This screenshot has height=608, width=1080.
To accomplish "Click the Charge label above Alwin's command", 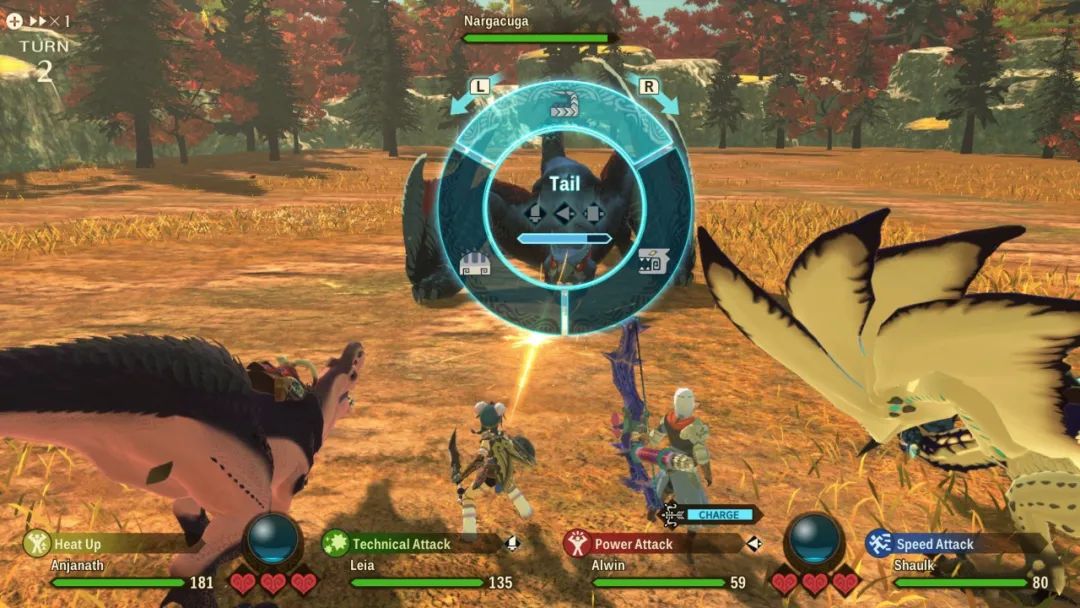I will (x=718, y=515).
